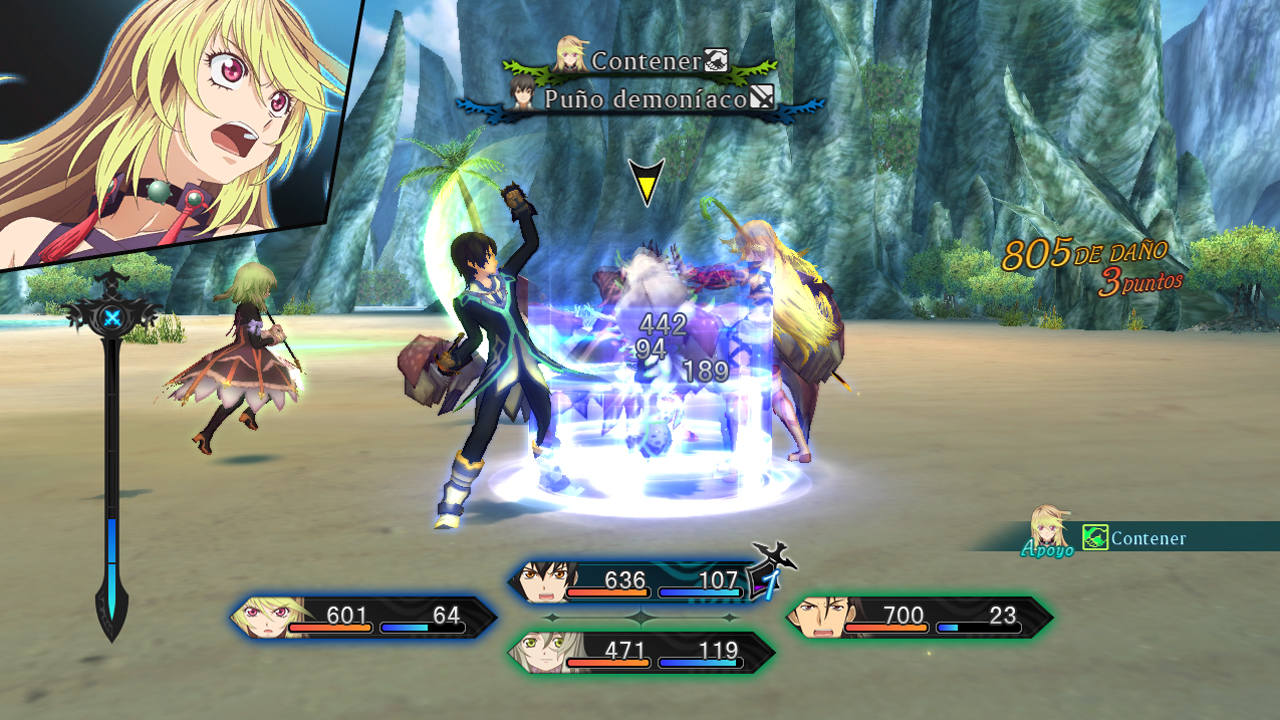Select Alvin's party panel with 700 HP

(x=920, y=617)
